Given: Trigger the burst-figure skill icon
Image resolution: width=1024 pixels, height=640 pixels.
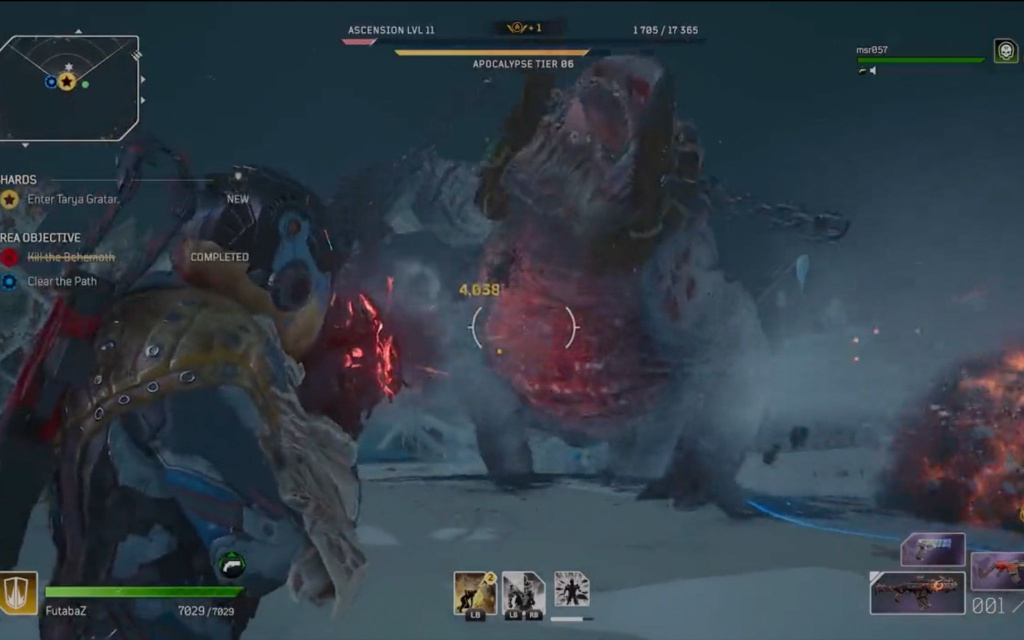Looking at the screenshot, I should [x=571, y=589].
